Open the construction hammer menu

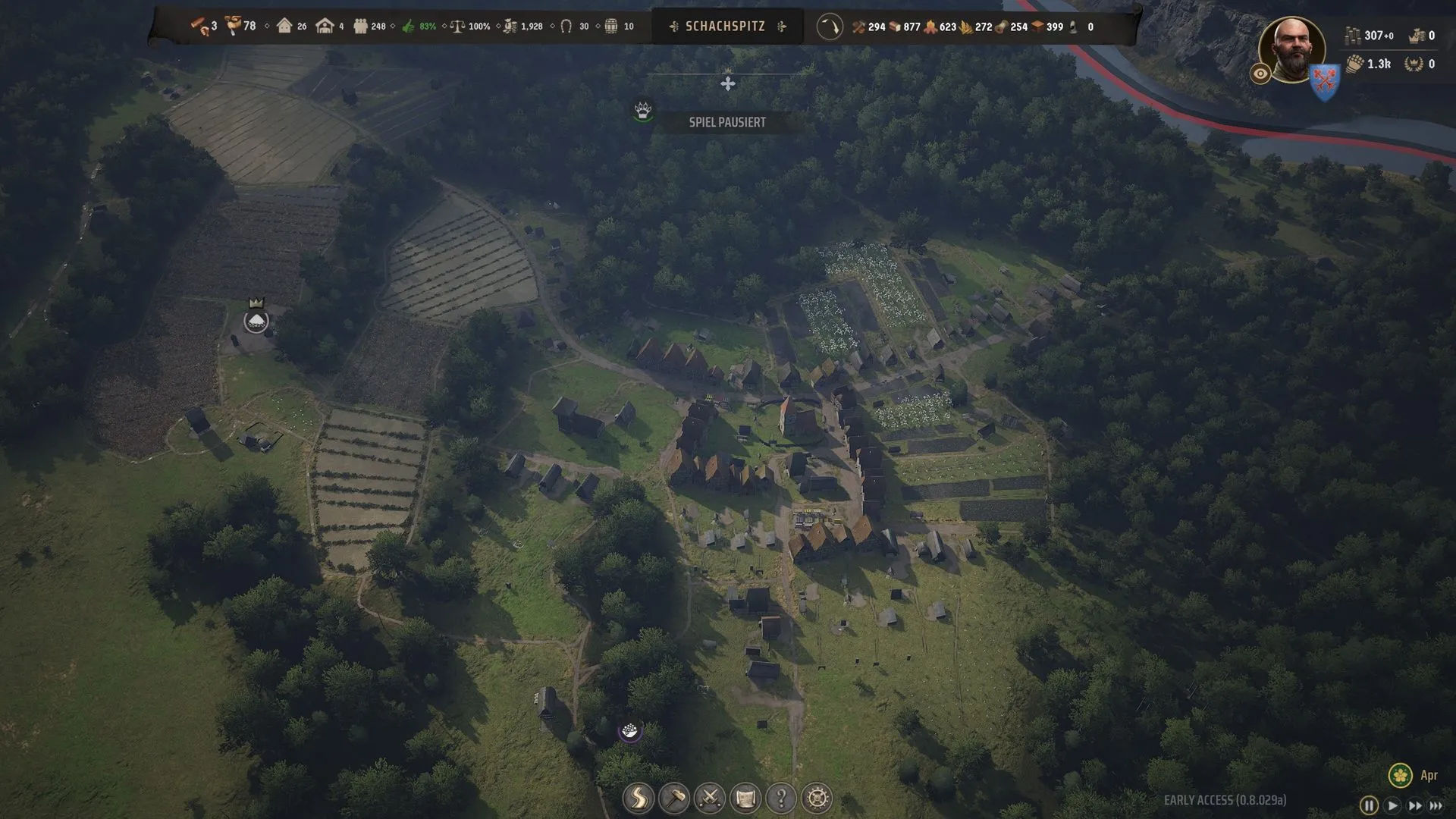673,798
